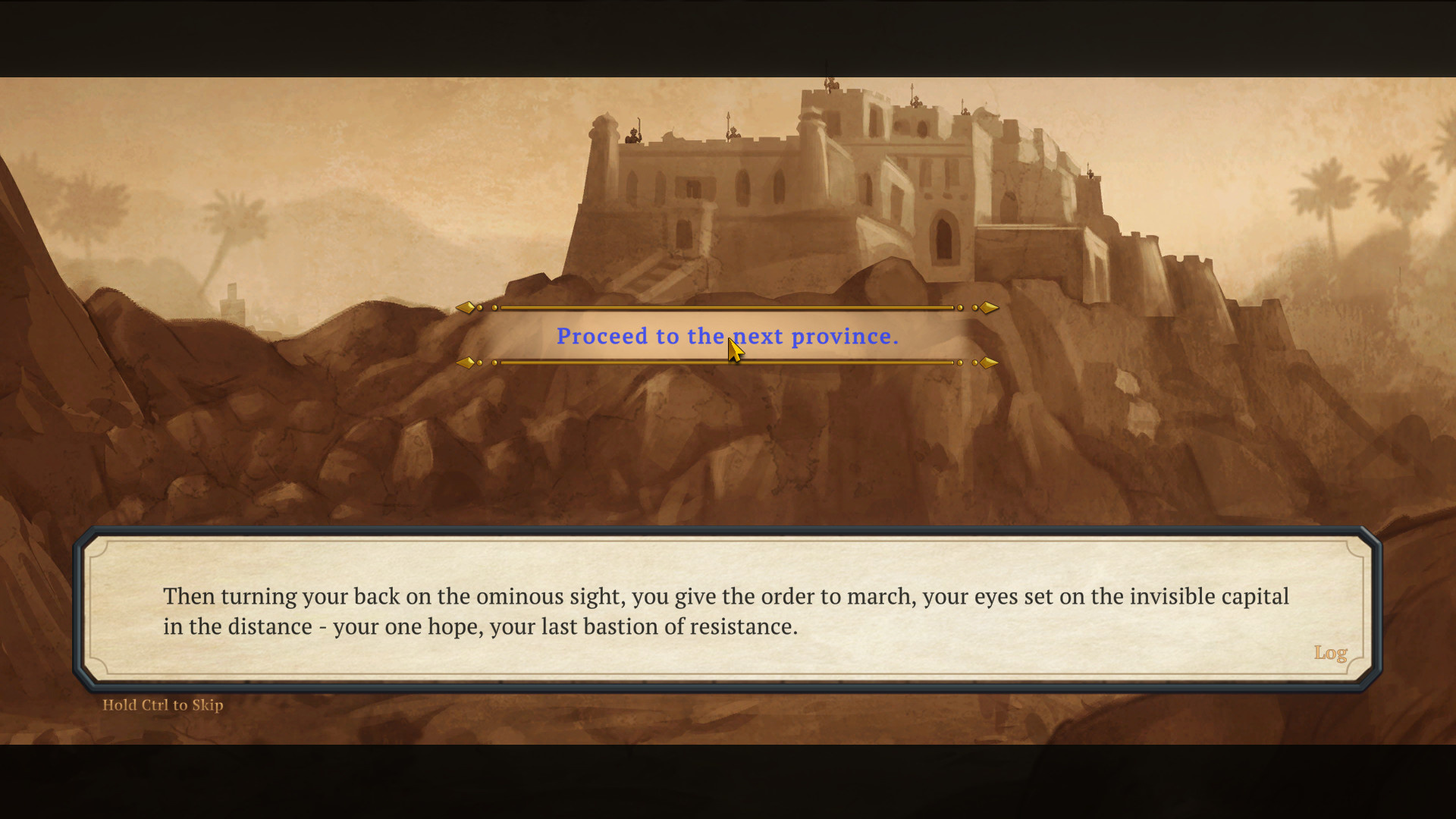This screenshot has width=1456, height=819.
Task: Choose "Proceed to the next province."
Action: tap(726, 336)
